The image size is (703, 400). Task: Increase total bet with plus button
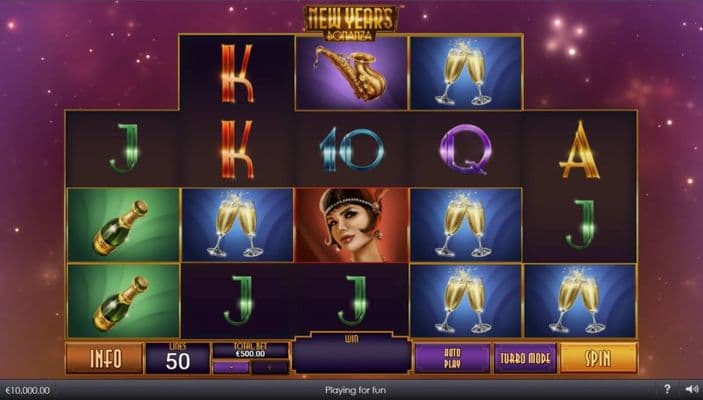pyautogui.click(x=270, y=367)
